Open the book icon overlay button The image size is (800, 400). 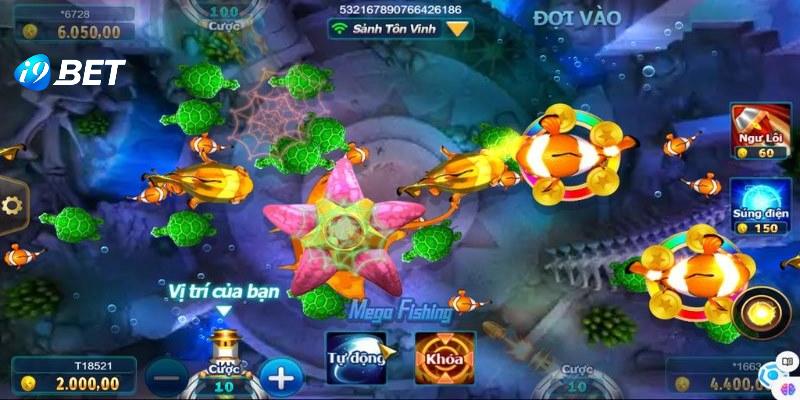click(788, 361)
